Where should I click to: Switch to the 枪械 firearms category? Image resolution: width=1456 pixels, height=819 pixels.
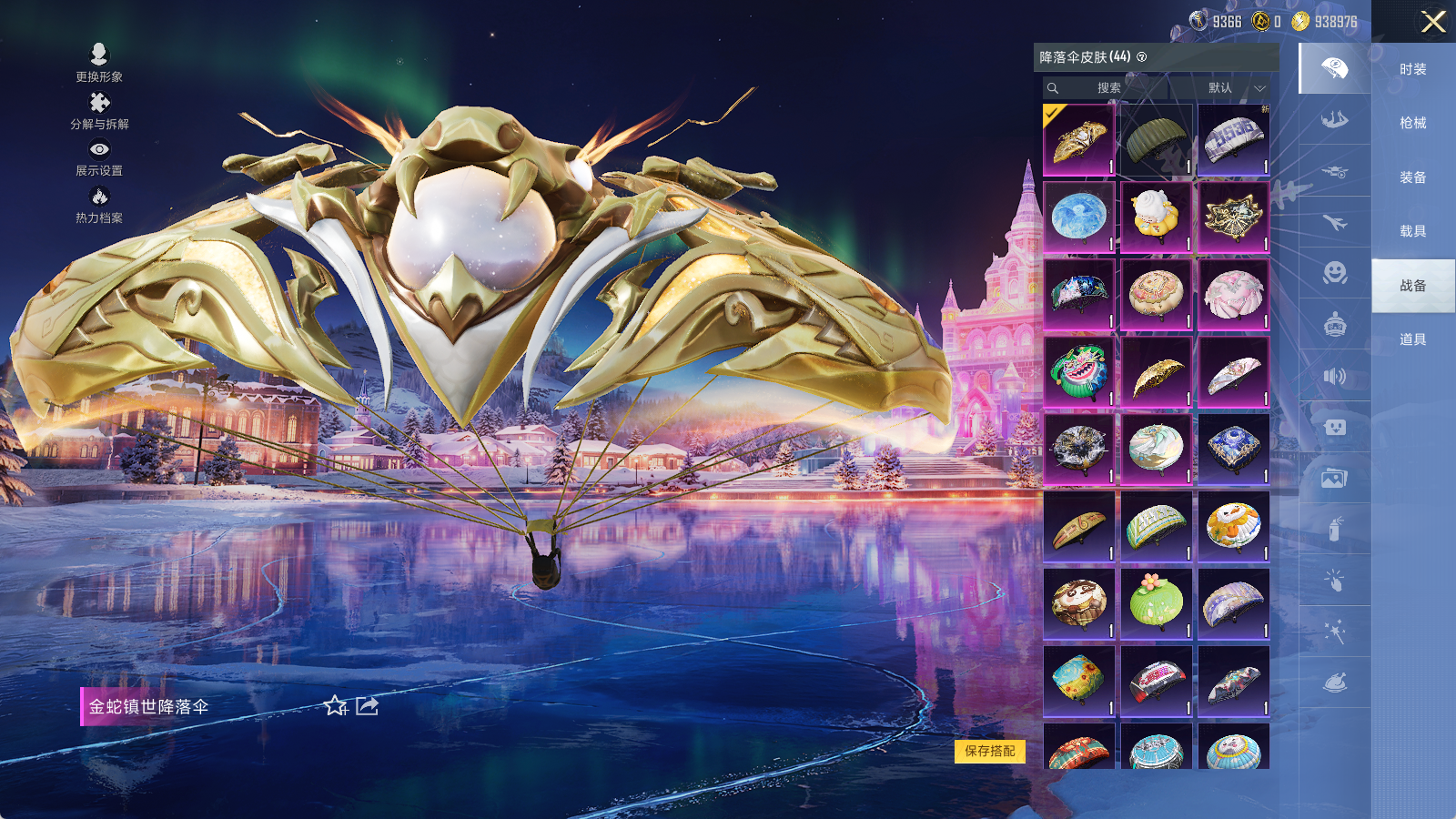(x=1412, y=123)
